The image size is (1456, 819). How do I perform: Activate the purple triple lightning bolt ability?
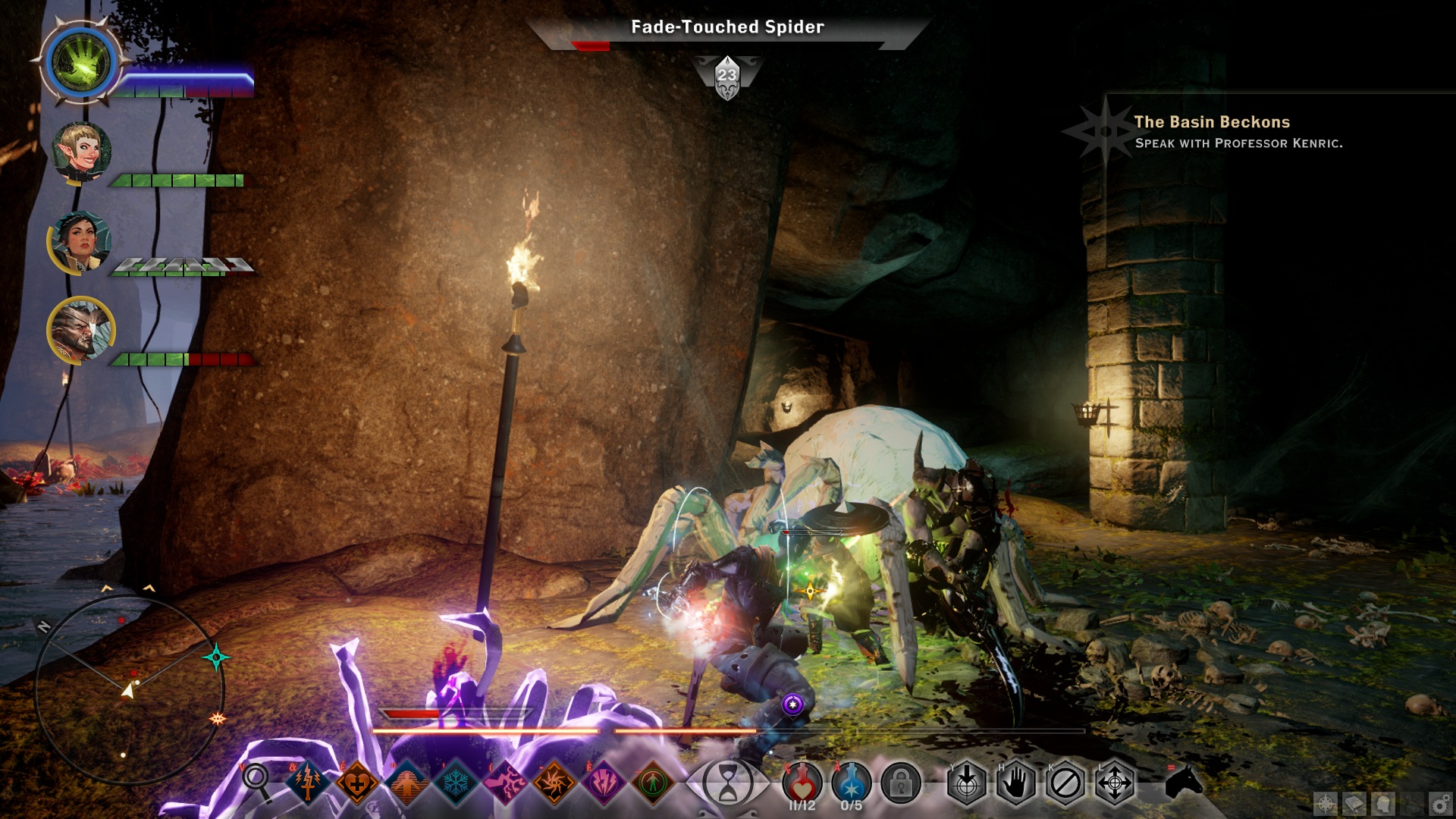(604, 782)
